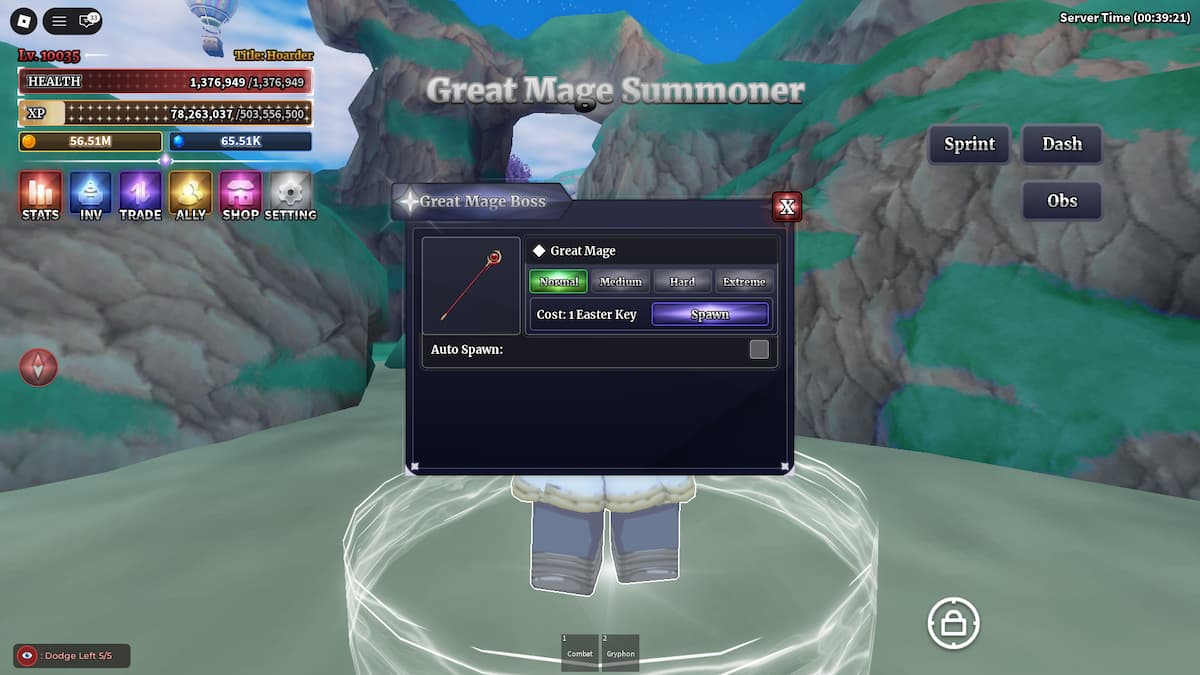Select the Combat hotbar slot
This screenshot has width=1200, height=675.
580,651
